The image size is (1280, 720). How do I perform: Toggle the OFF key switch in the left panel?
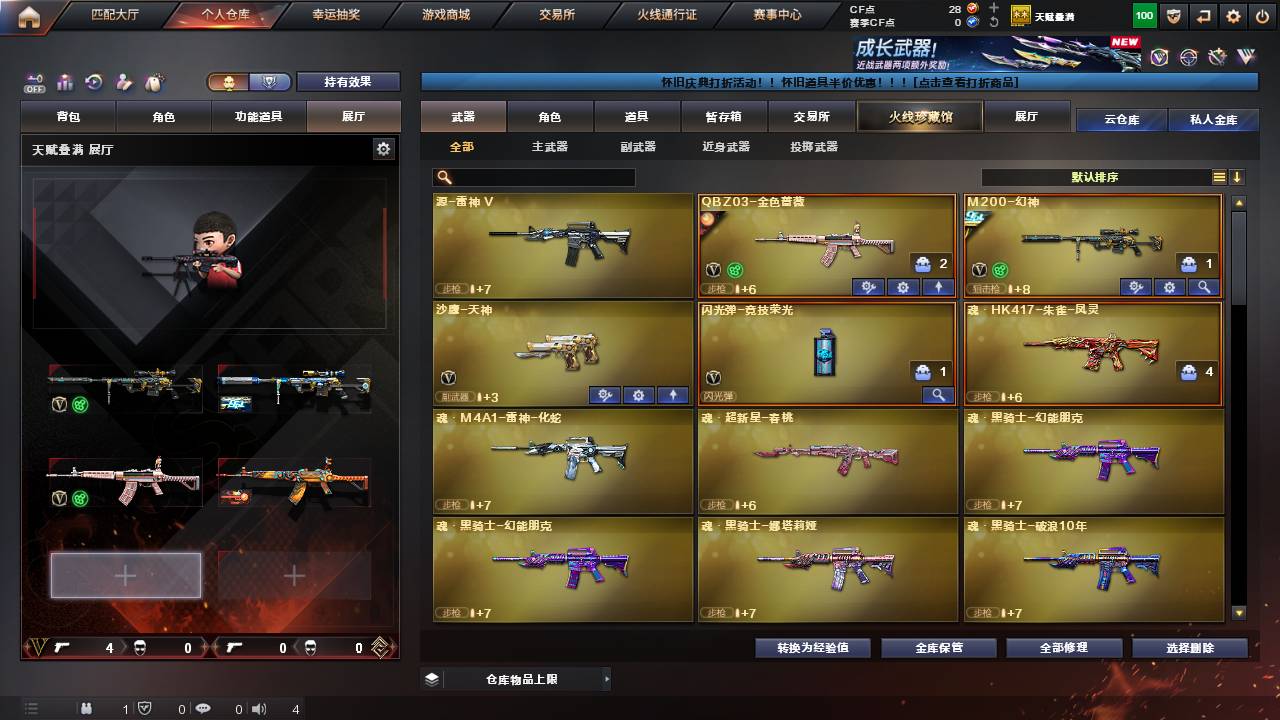tap(36, 85)
